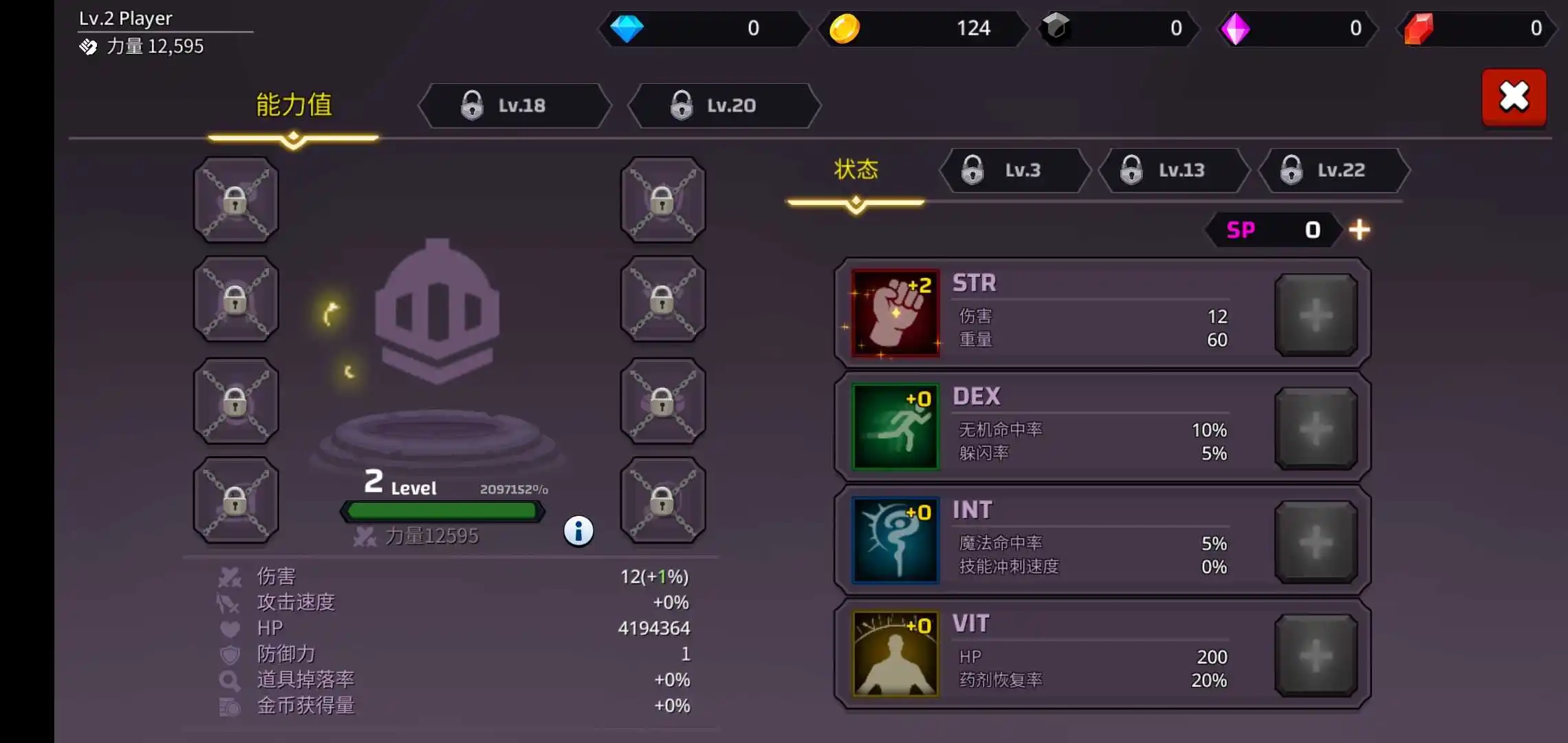Increase the STR stat

(x=1316, y=315)
